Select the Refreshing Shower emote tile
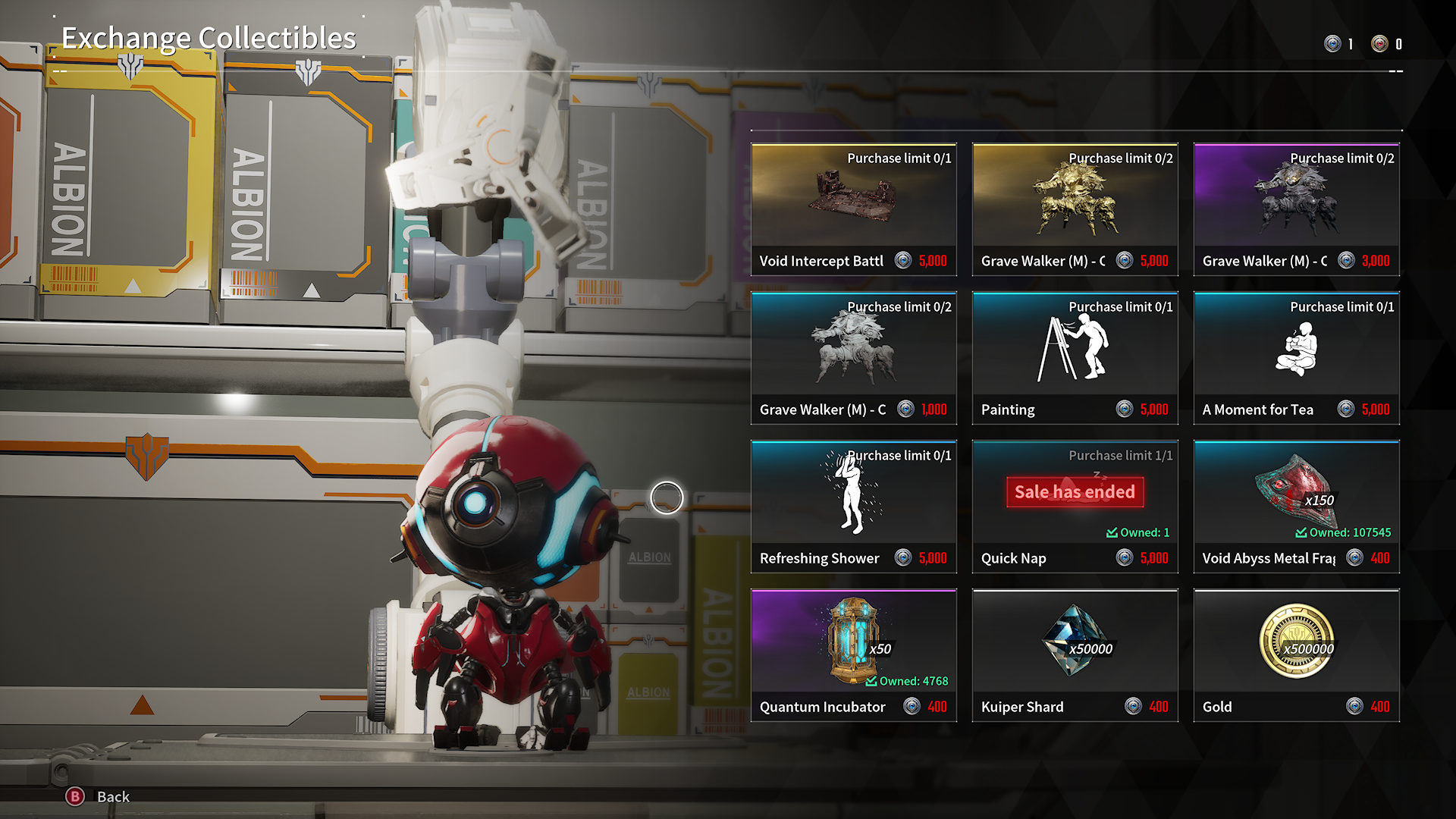Screen dimensions: 1456x819 (853, 506)
